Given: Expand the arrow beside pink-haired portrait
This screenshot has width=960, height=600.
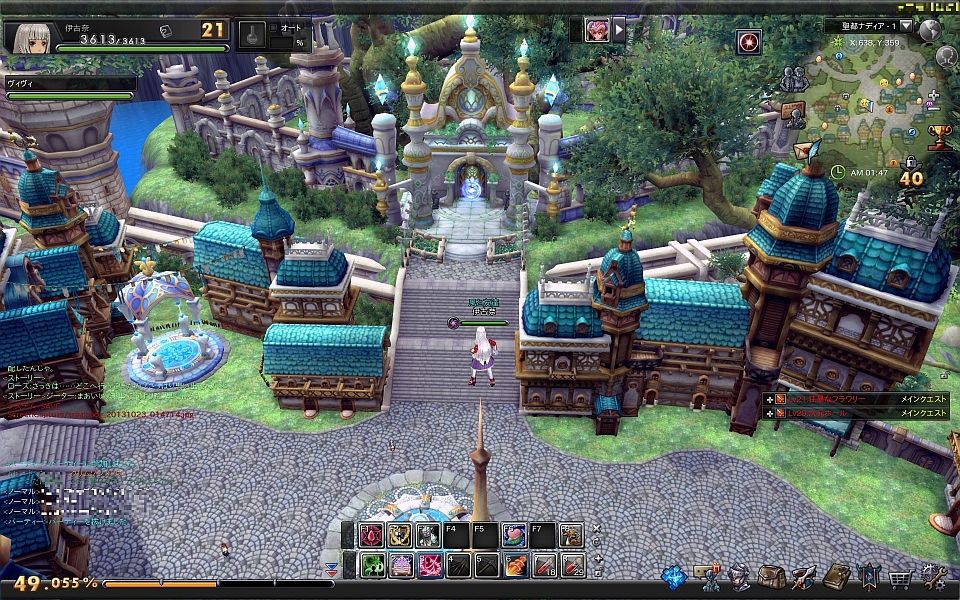Looking at the screenshot, I should point(619,30).
